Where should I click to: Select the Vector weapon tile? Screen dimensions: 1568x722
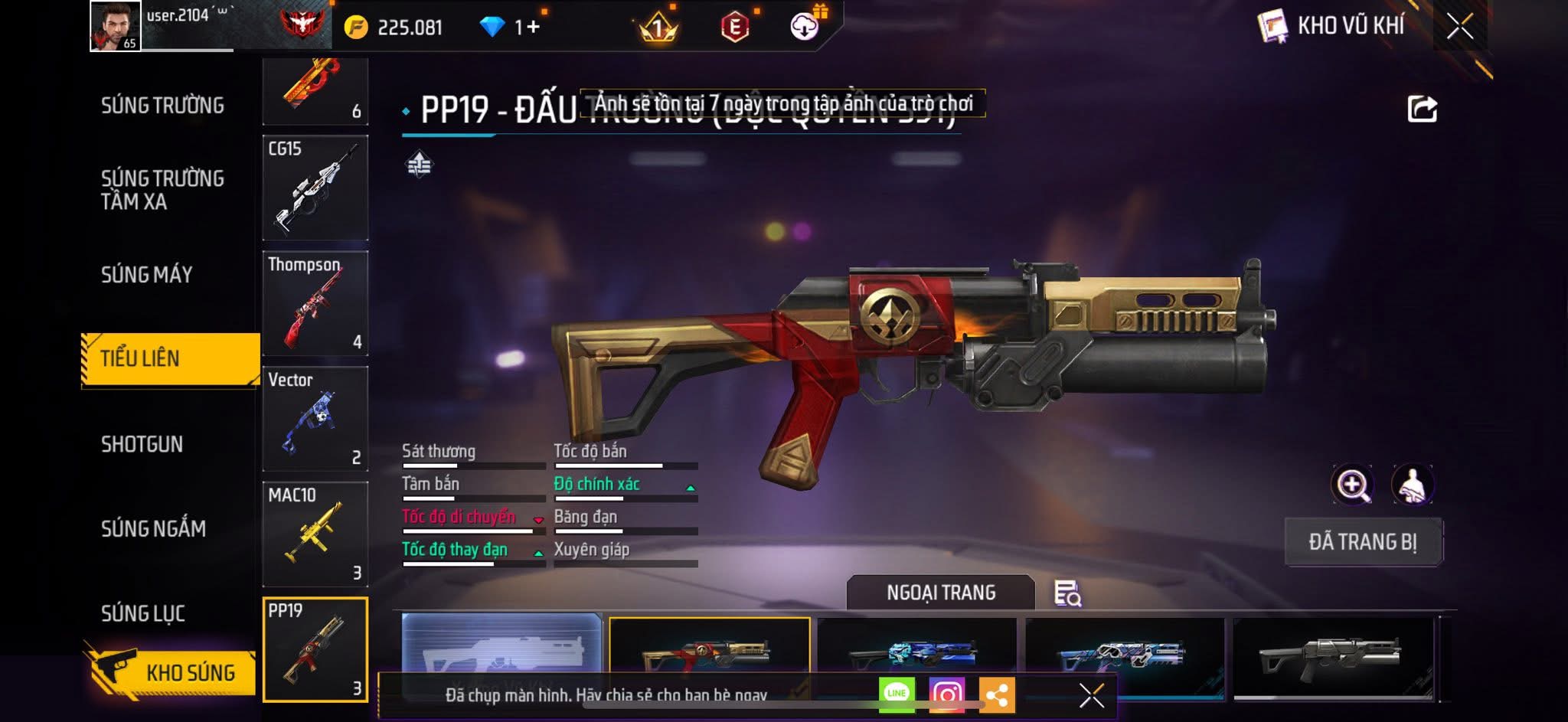[315, 419]
